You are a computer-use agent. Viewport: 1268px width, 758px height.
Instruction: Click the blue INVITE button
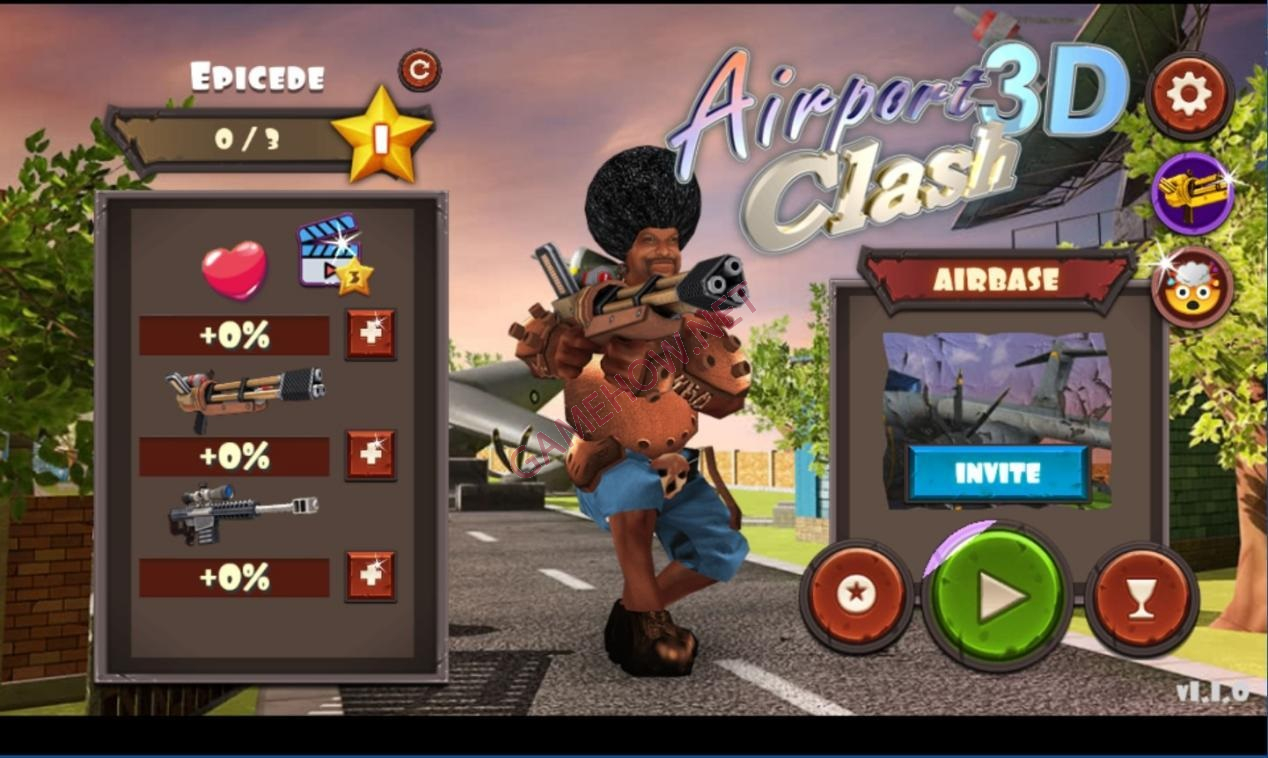tap(997, 473)
